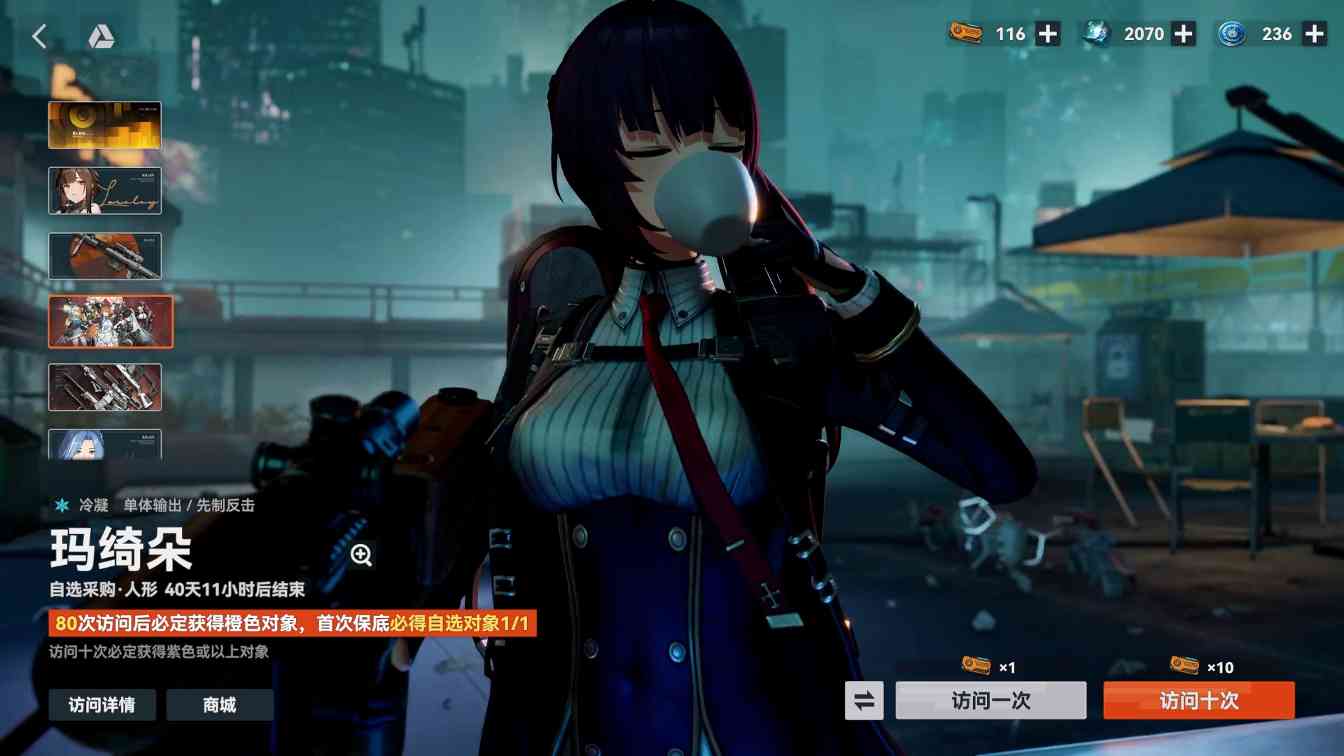Click the orange ticket icon showing ×10 cost
The height and width of the screenshot is (756, 1344).
point(1185,667)
